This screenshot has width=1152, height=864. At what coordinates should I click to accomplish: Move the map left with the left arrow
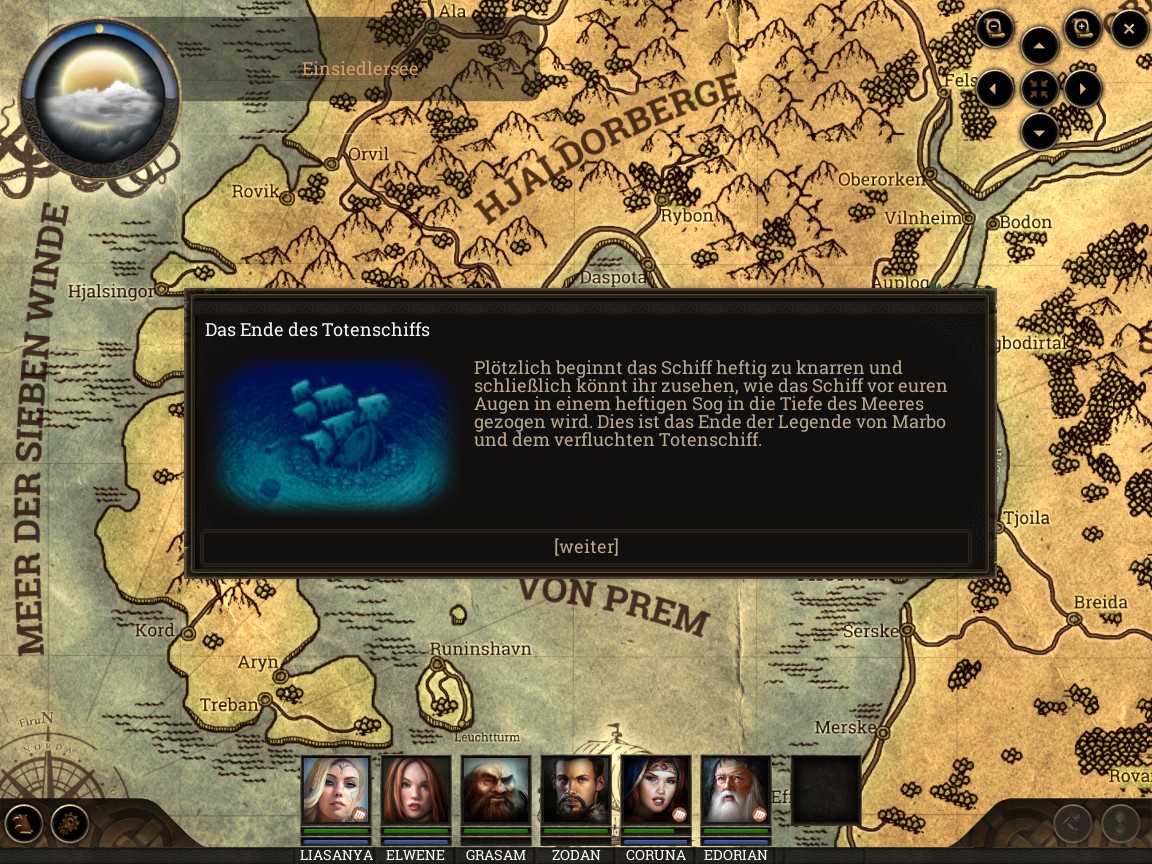pyautogui.click(x=995, y=89)
